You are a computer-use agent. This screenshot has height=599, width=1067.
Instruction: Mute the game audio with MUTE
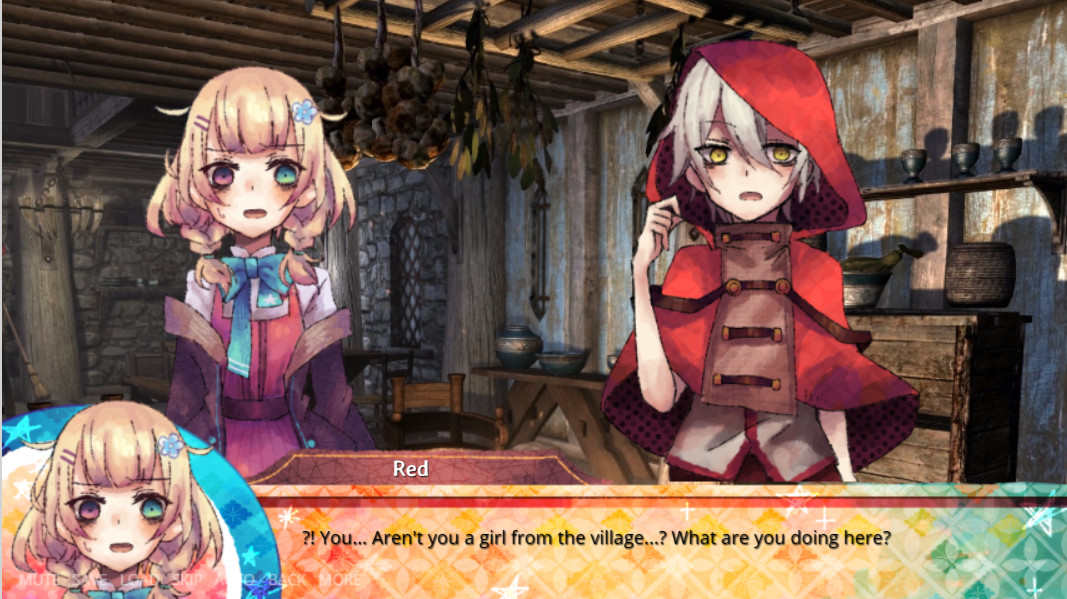tap(38, 579)
